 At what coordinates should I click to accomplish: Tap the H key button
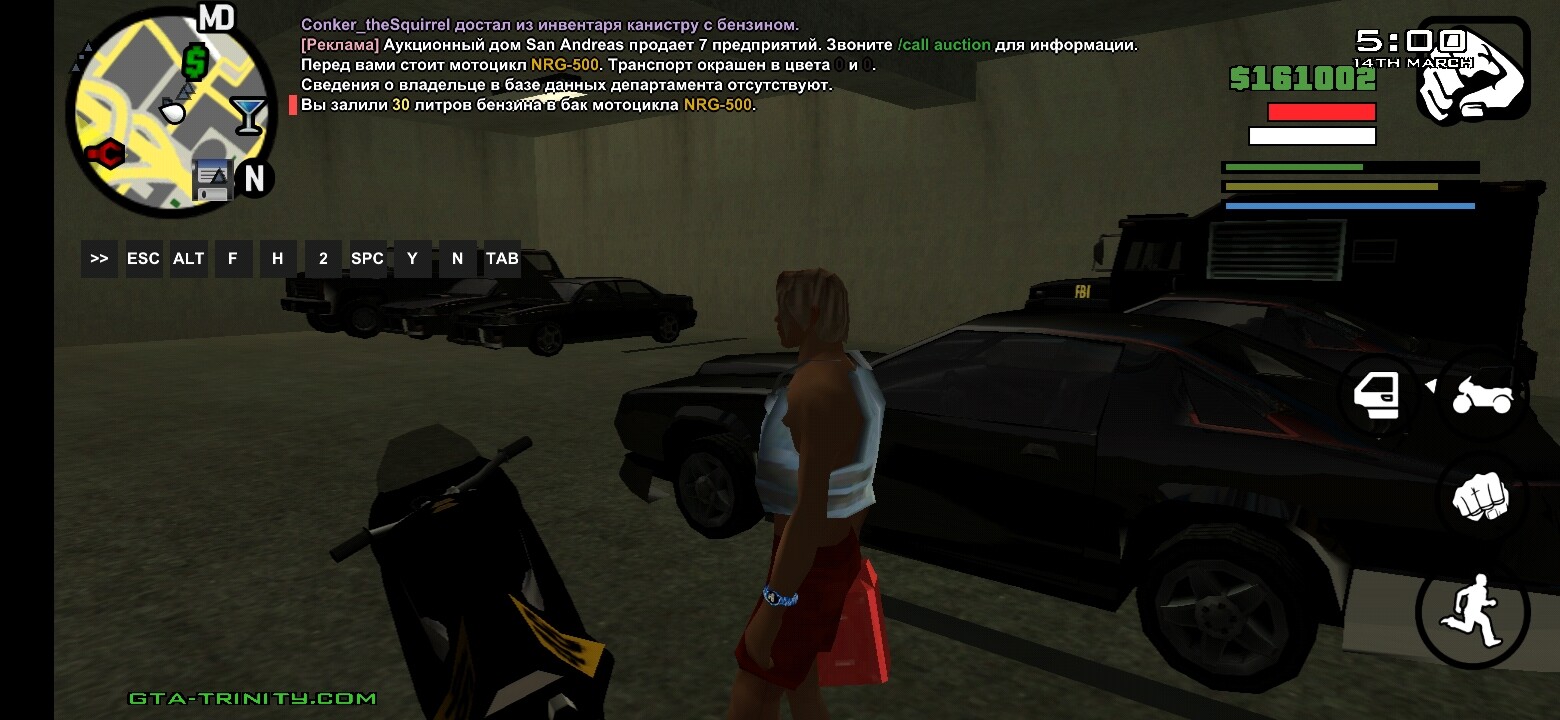coord(277,259)
